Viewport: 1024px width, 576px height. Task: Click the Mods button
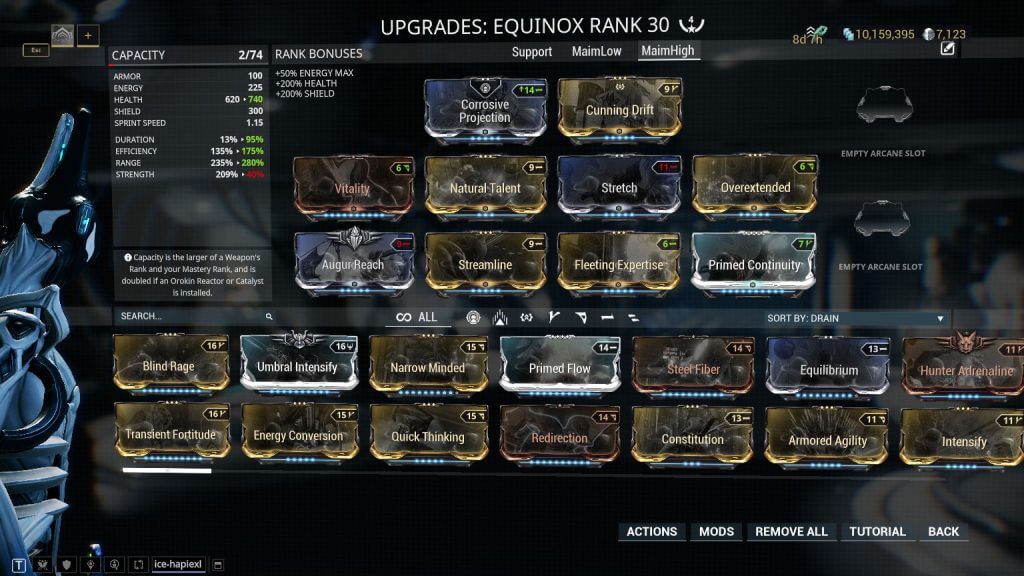tap(716, 532)
